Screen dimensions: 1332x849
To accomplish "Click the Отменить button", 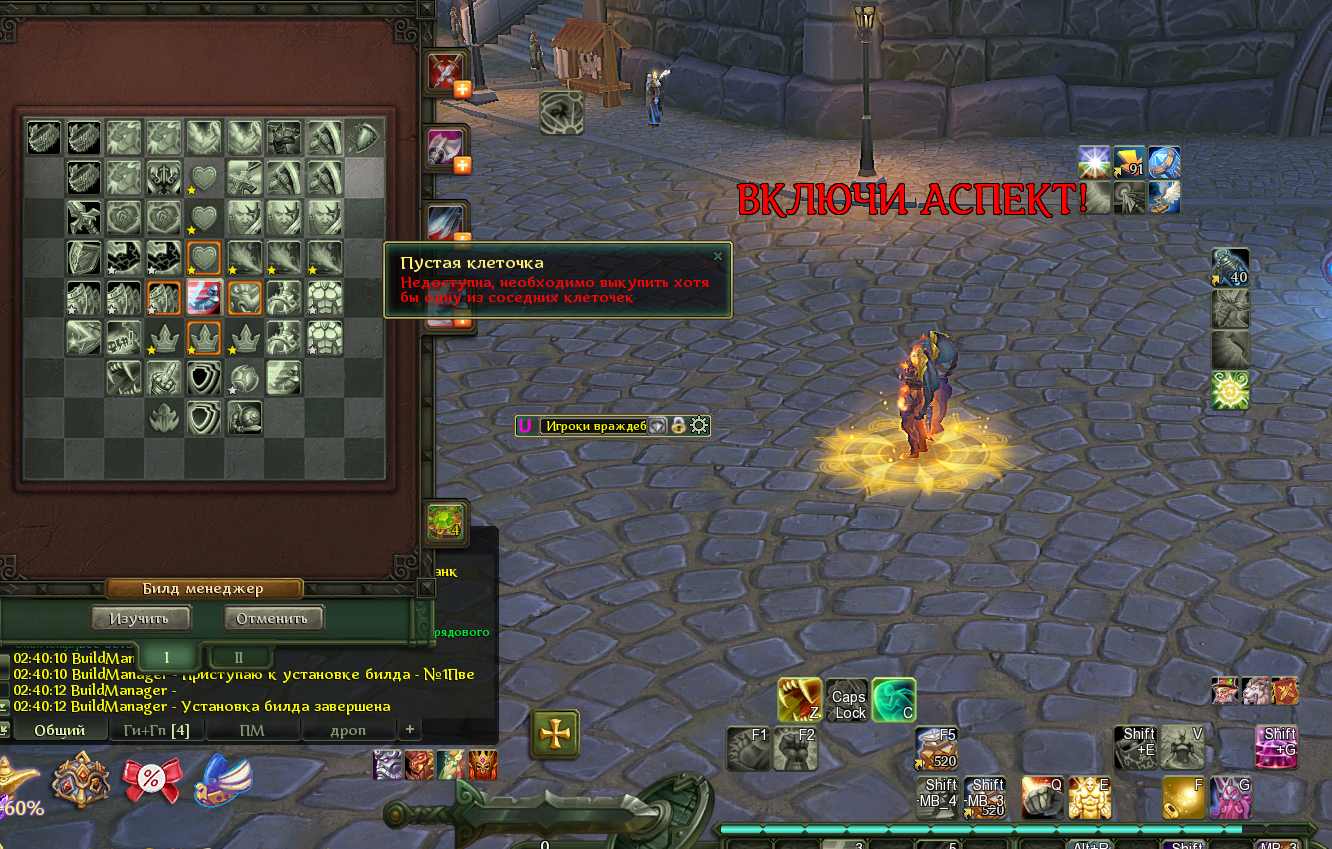I will click(273, 618).
